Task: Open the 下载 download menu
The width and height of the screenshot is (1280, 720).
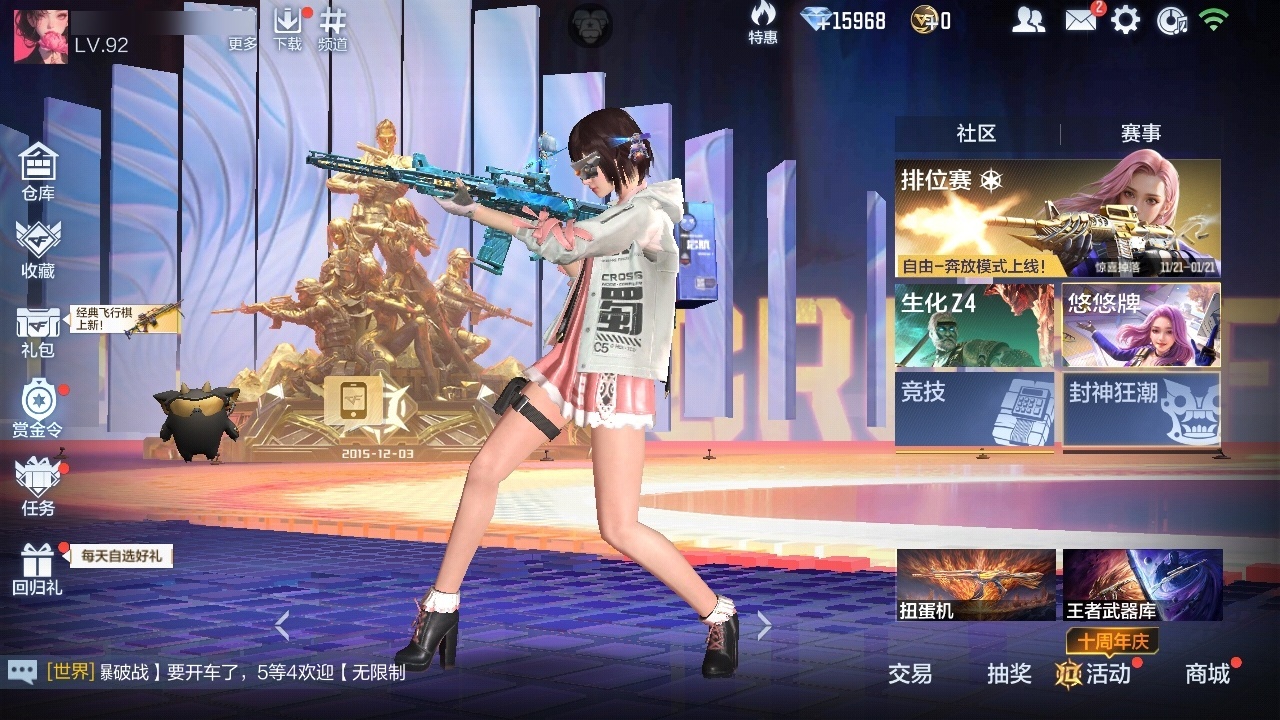Action: click(287, 28)
